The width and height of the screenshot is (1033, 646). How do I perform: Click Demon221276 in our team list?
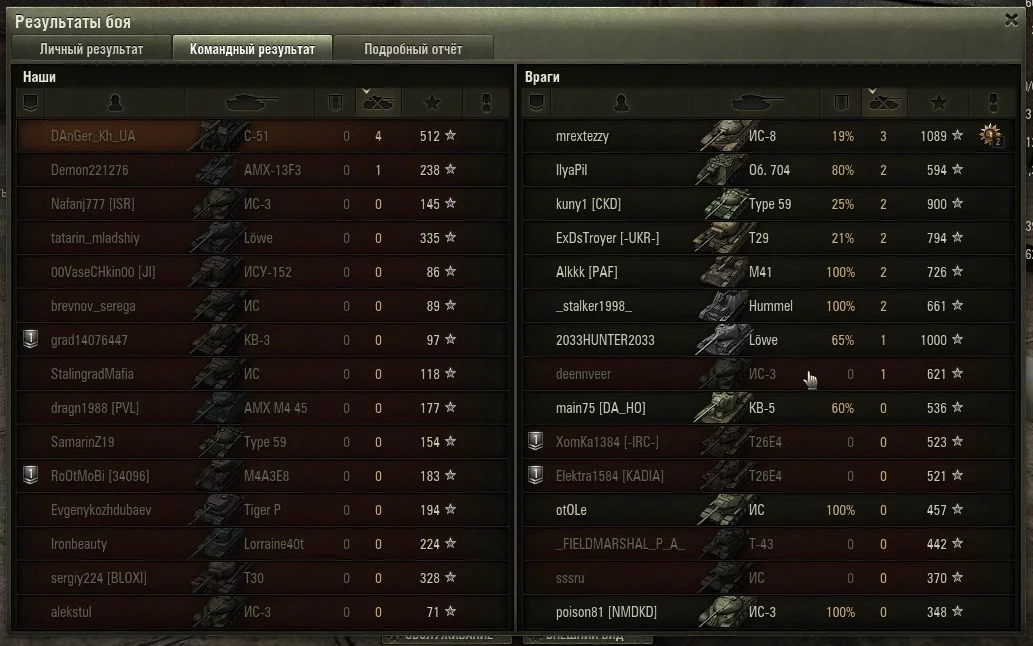point(90,170)
